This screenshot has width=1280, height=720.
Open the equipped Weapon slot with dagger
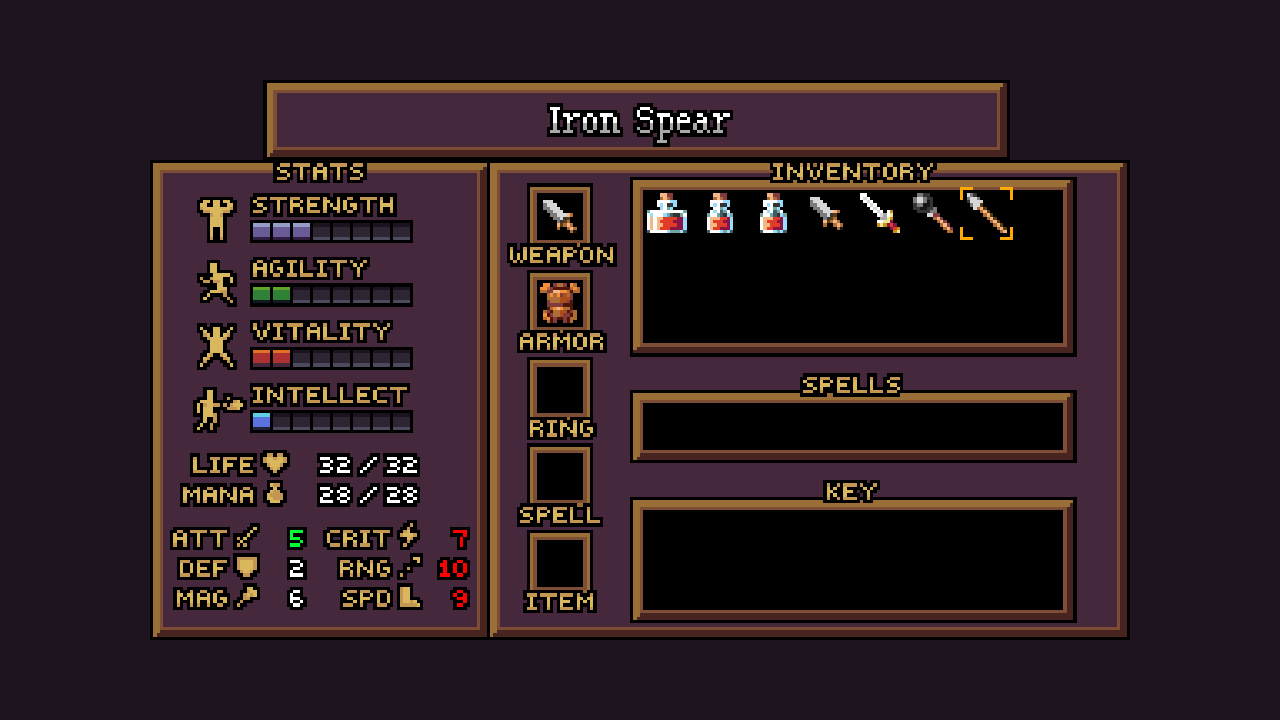560,214
